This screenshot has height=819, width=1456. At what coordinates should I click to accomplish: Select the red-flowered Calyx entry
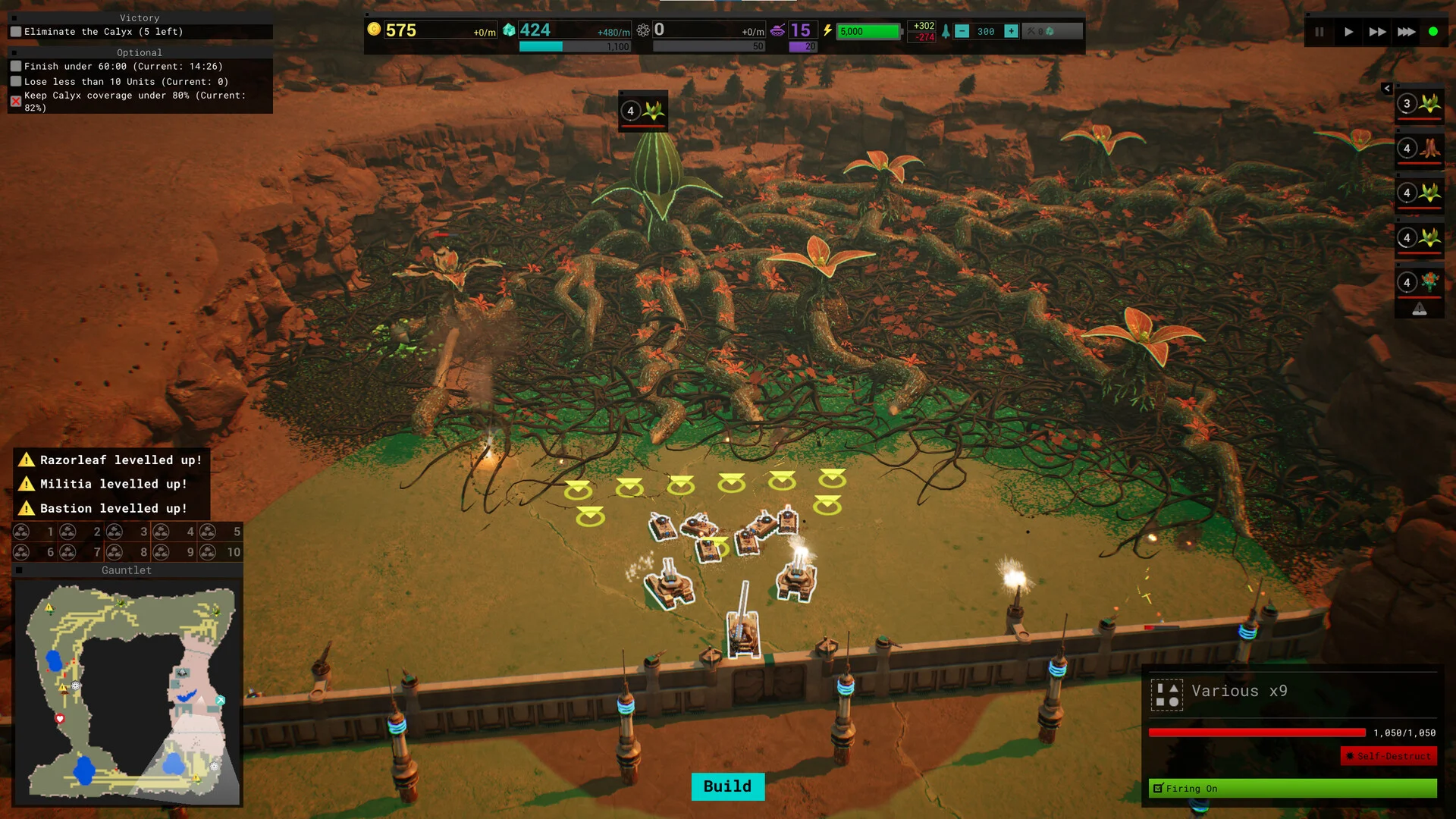1419,283
